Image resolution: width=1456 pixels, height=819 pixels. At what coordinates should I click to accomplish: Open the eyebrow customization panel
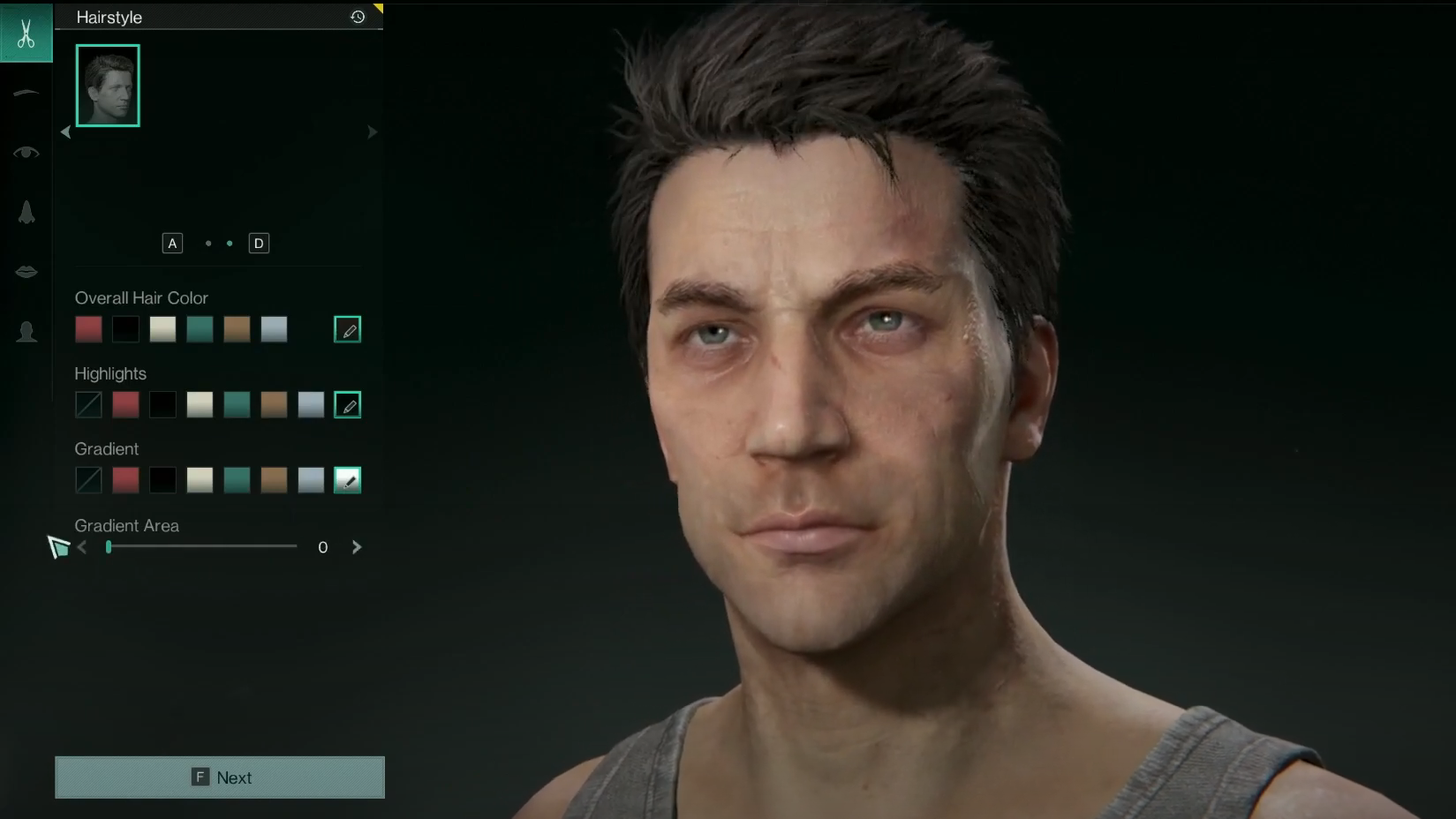point(26,92)
